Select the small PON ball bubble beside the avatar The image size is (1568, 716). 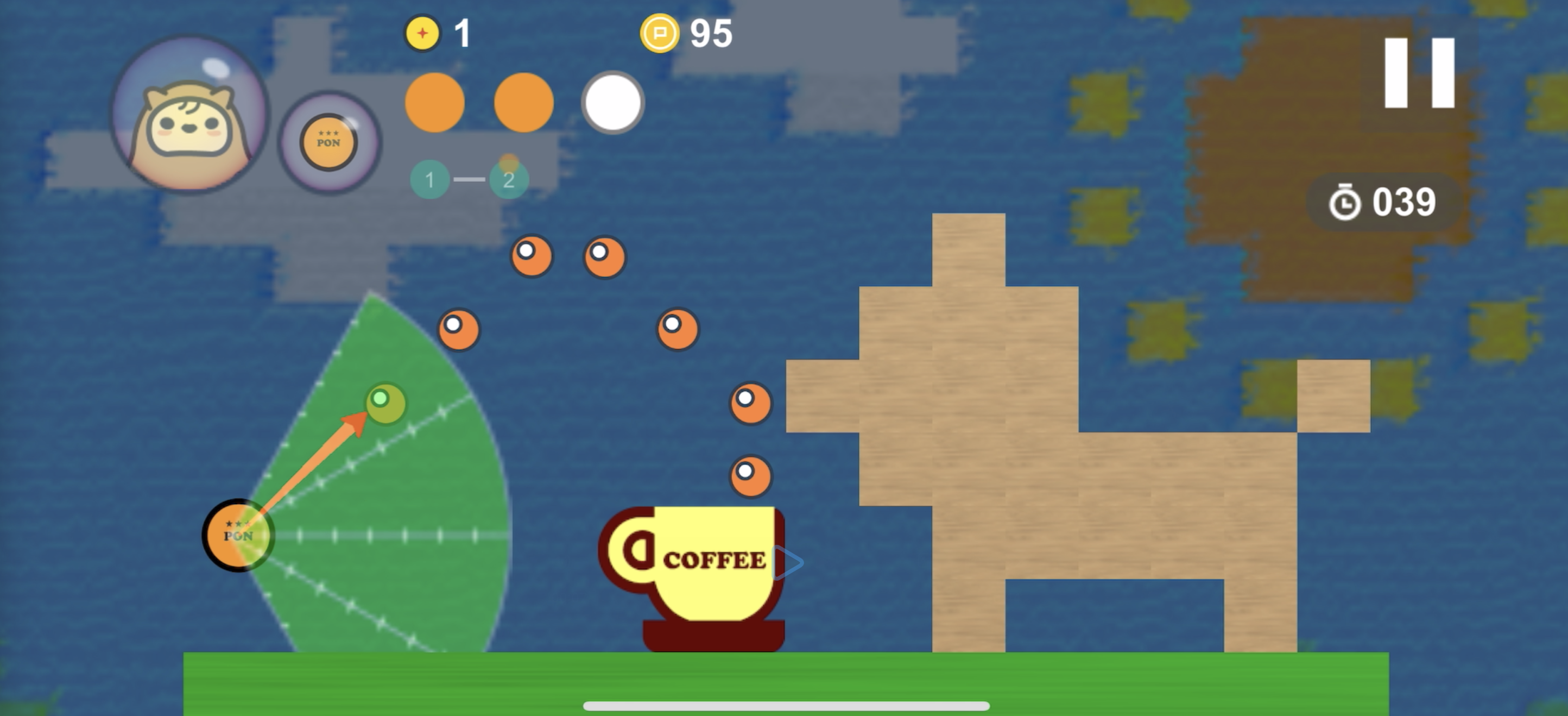point(328,143)
